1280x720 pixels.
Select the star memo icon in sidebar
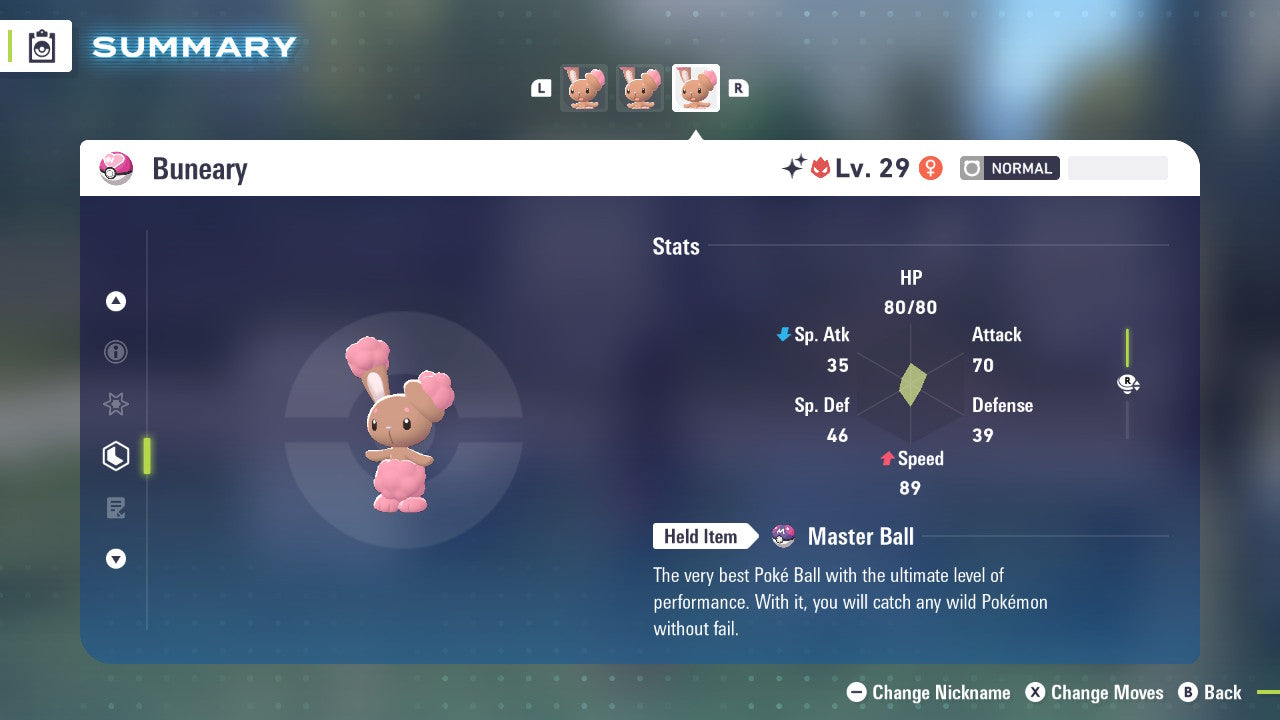(116, 404)
